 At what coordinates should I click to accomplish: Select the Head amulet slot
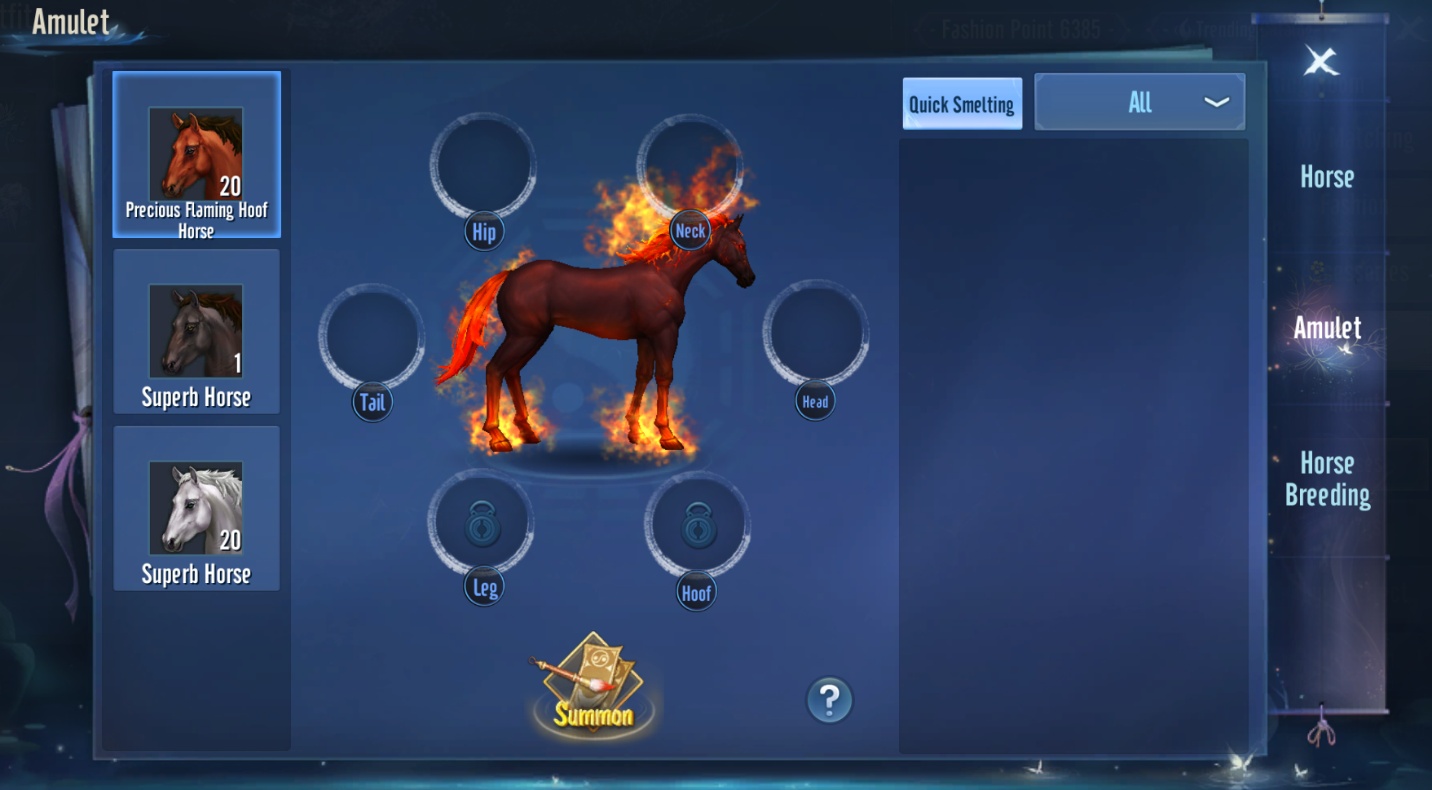point(815,334)
